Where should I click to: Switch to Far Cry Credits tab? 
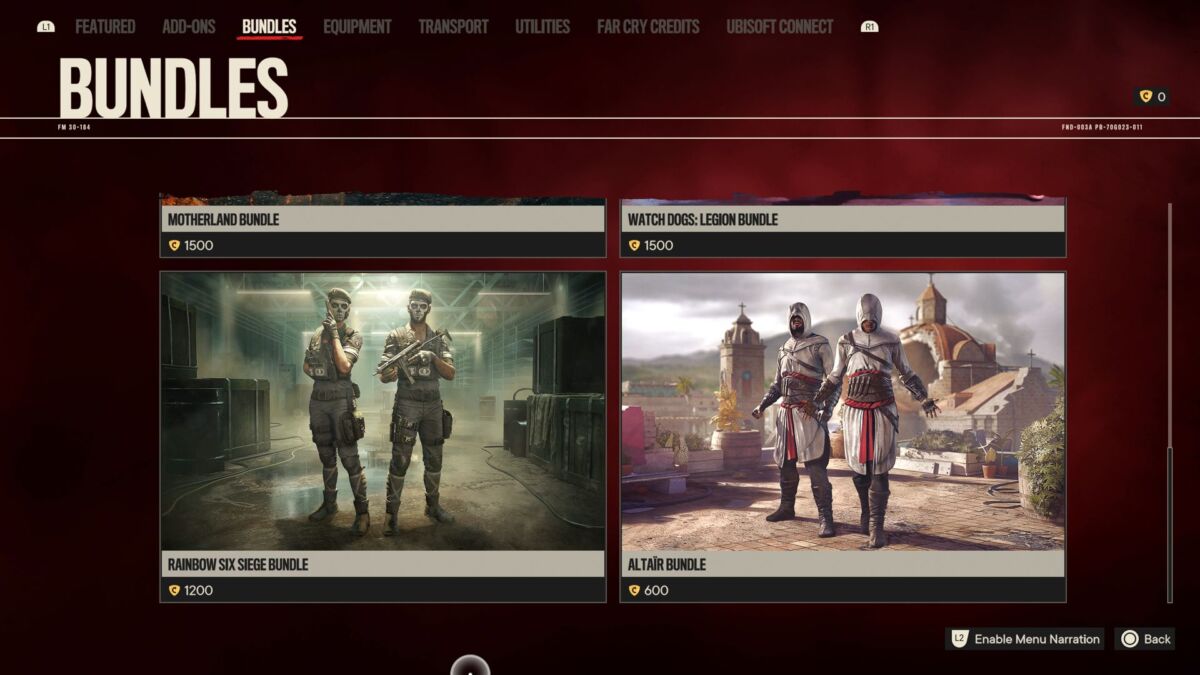[648, 27]
